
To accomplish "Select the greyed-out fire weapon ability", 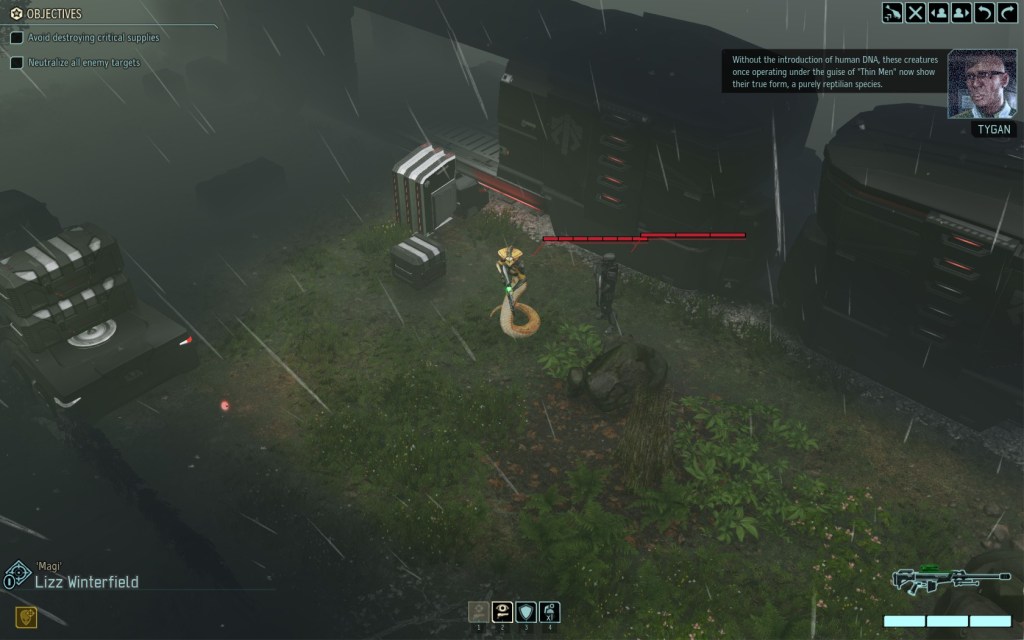I will coord(479,611).
